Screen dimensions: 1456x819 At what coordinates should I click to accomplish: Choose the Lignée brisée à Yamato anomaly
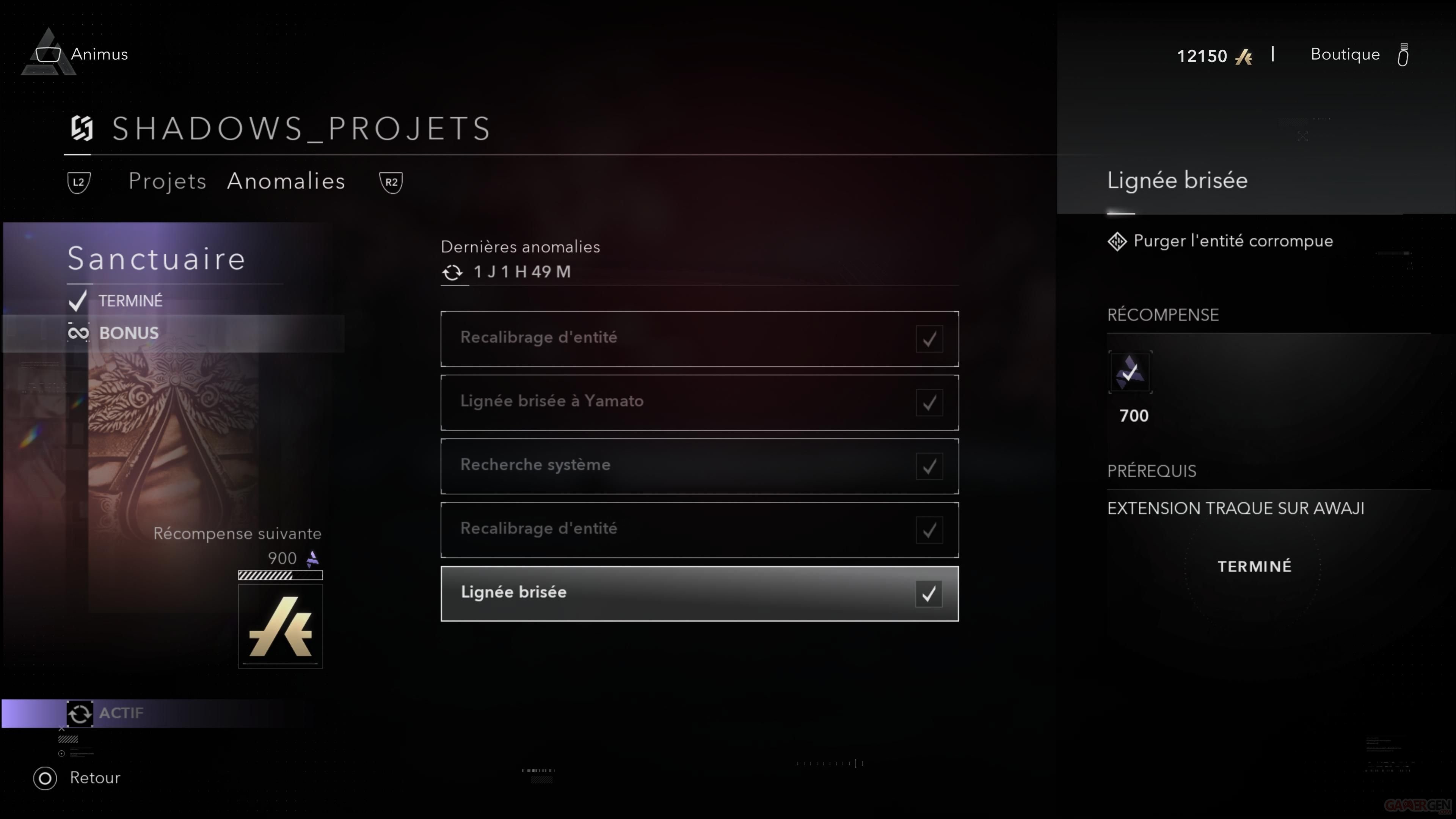[699, 402]
